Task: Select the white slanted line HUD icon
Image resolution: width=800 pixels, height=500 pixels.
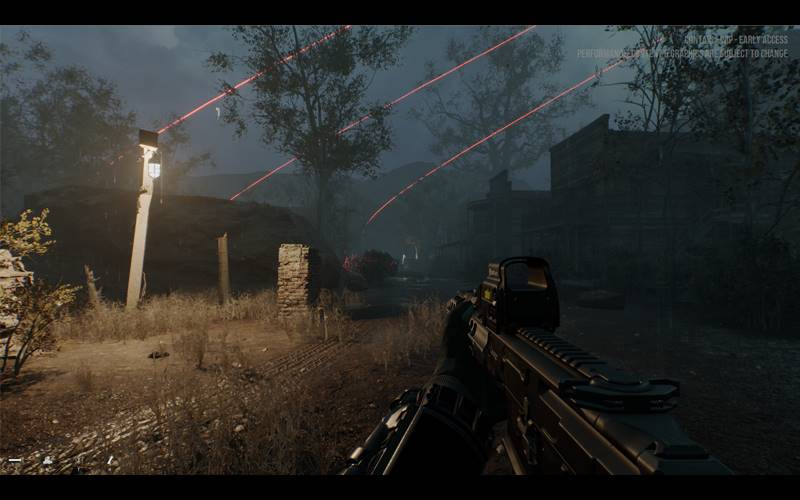Action: pyautogui.click(x=111, y=460)
